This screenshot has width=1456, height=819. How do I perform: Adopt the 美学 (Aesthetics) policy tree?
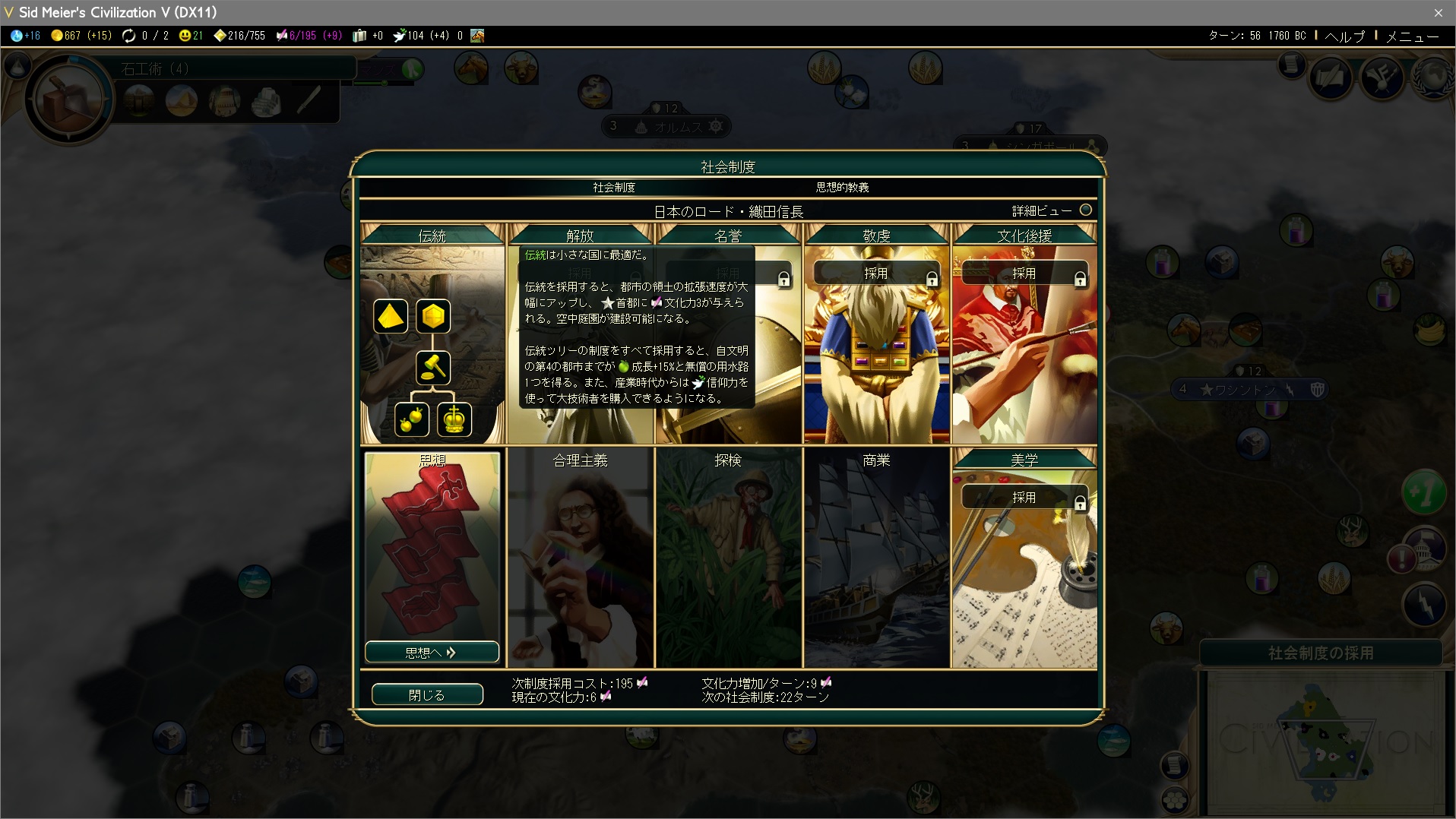click(1023, 498)
